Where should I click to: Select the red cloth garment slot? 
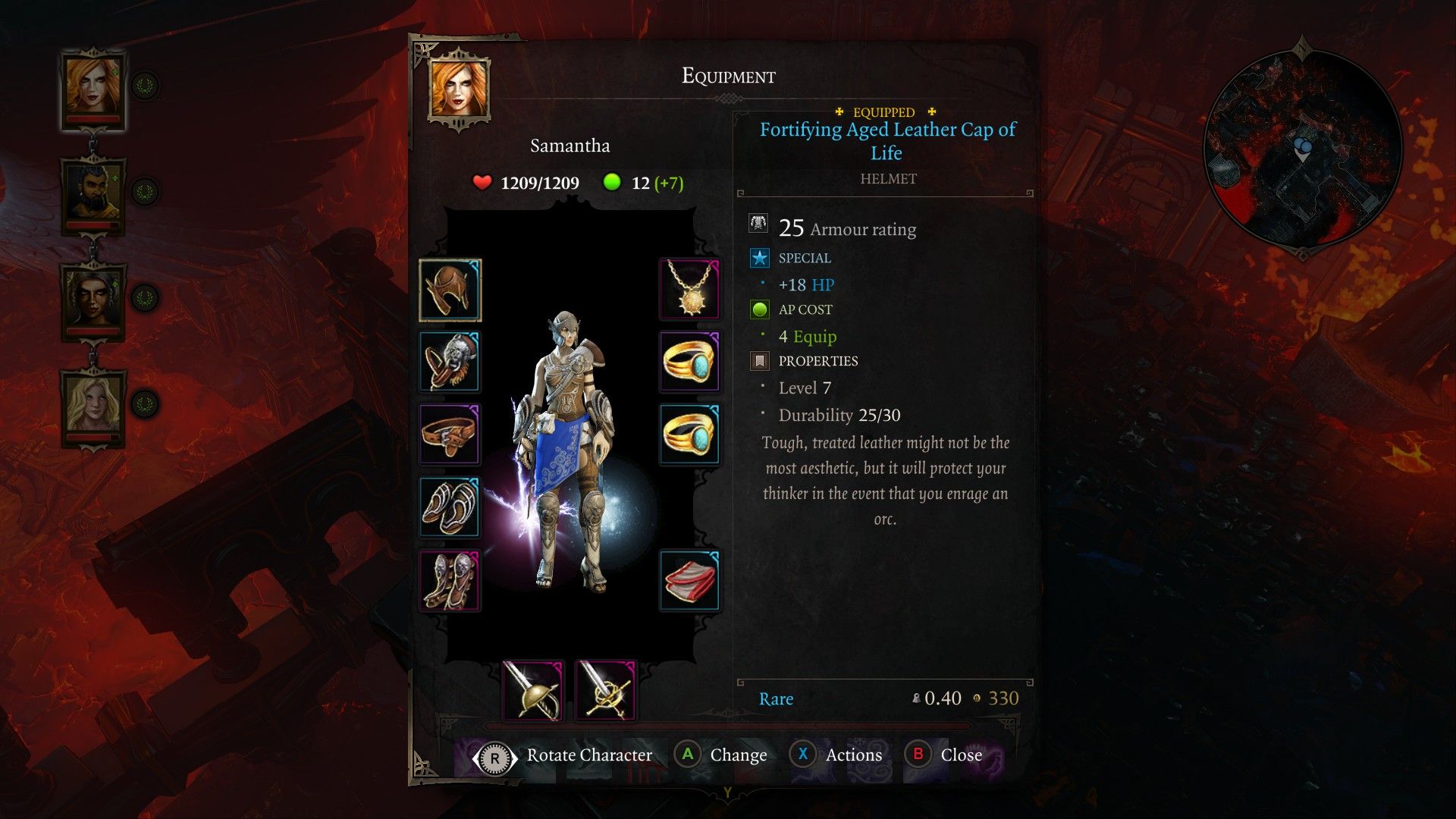689,581
